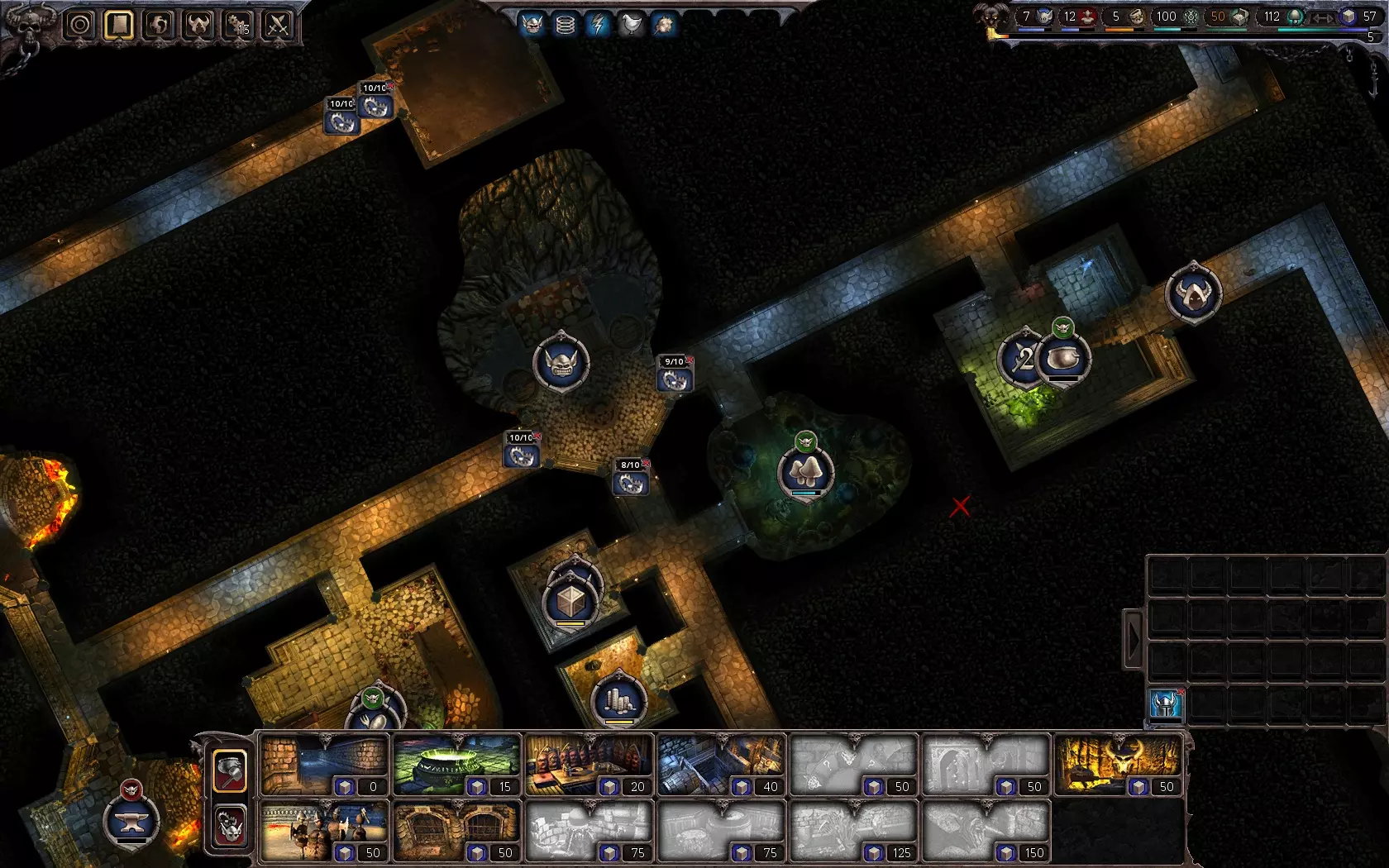Switch to the goblin creature tab

click(230, 826)
